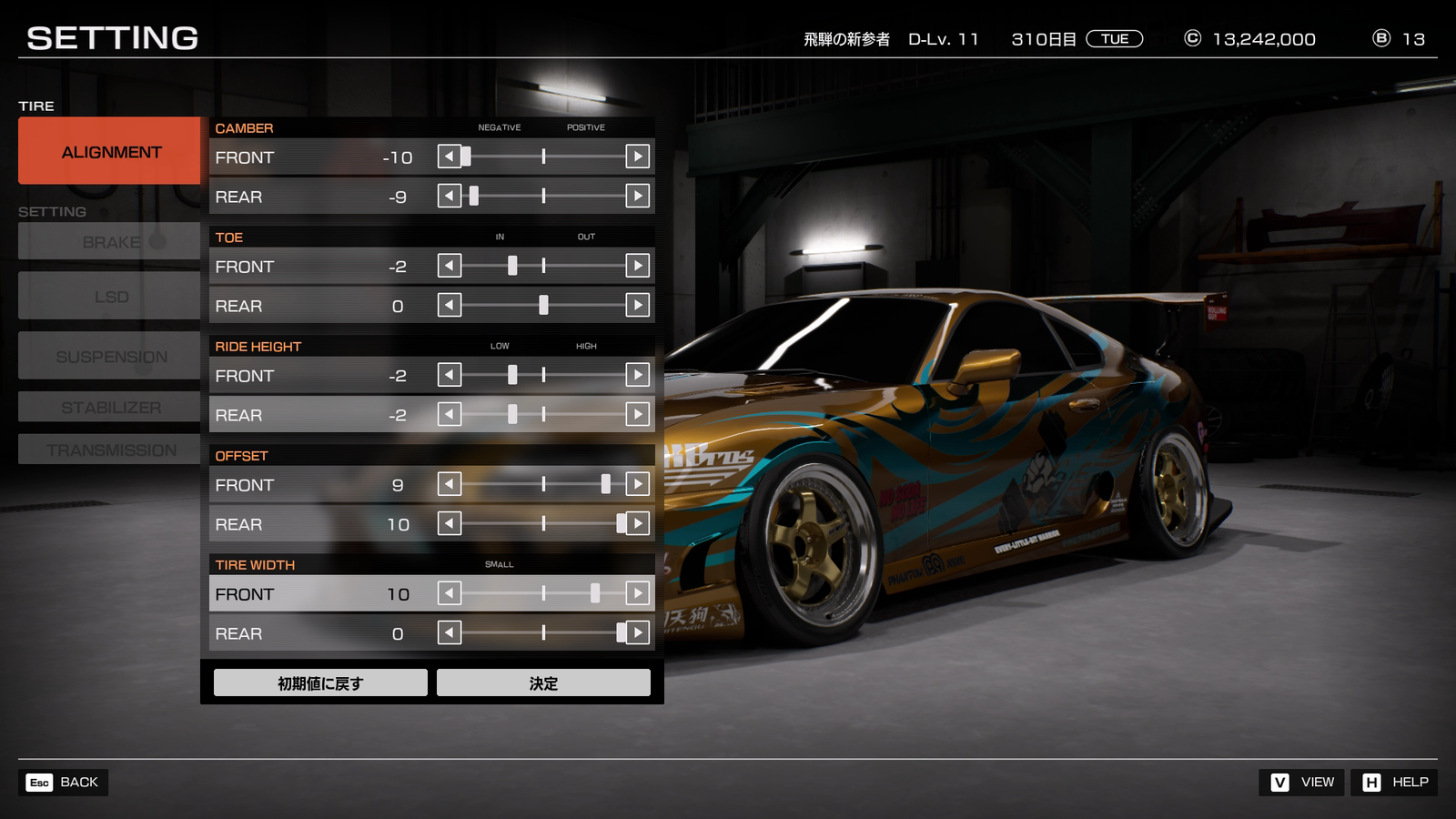Go back to the previous screen
The height and width of the screenshot is (819, 1456).
tap(63, 783)
